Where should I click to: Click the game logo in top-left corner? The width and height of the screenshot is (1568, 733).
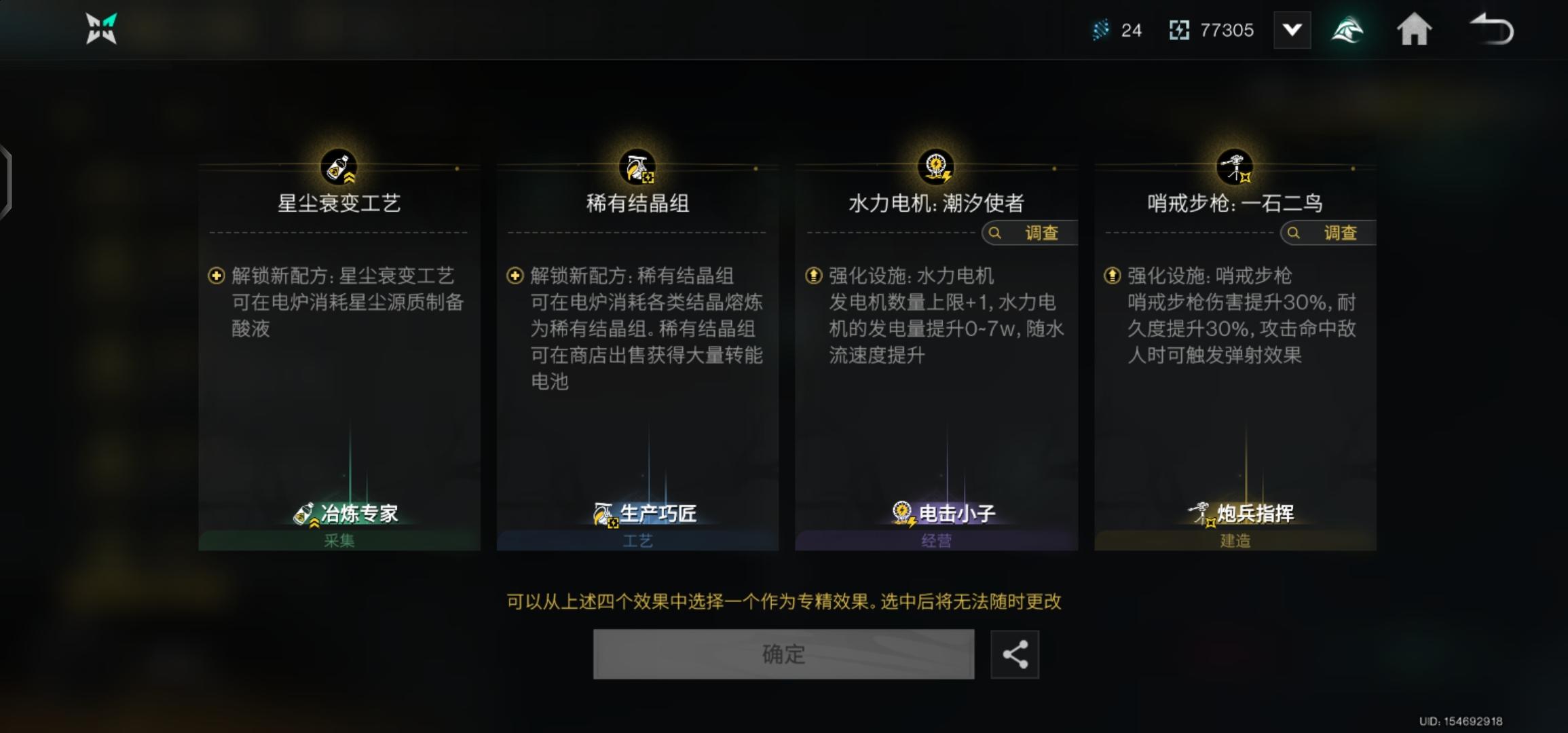point(100,29)
